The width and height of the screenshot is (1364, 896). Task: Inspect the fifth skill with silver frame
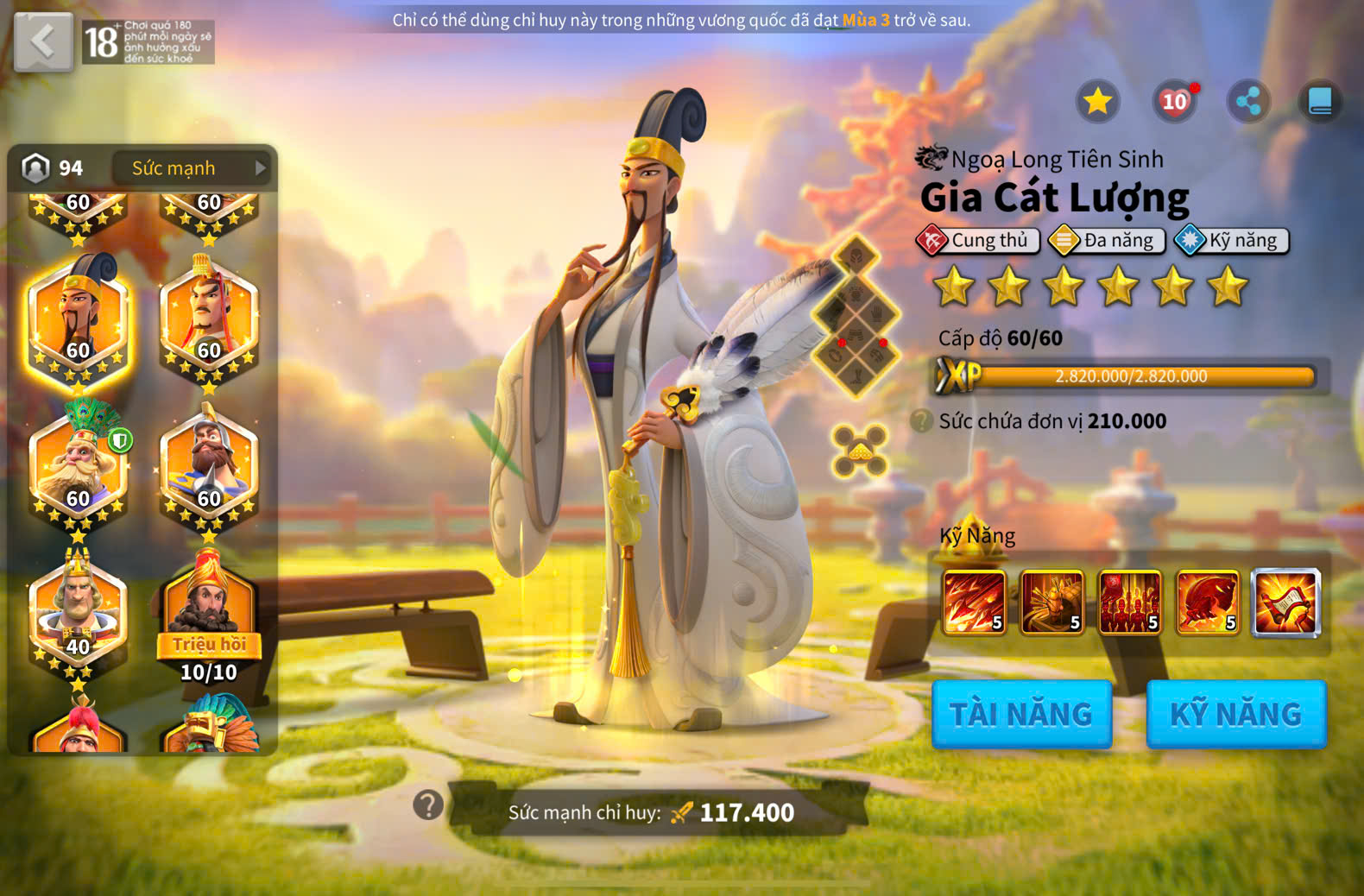click(x=1285, y=602)
